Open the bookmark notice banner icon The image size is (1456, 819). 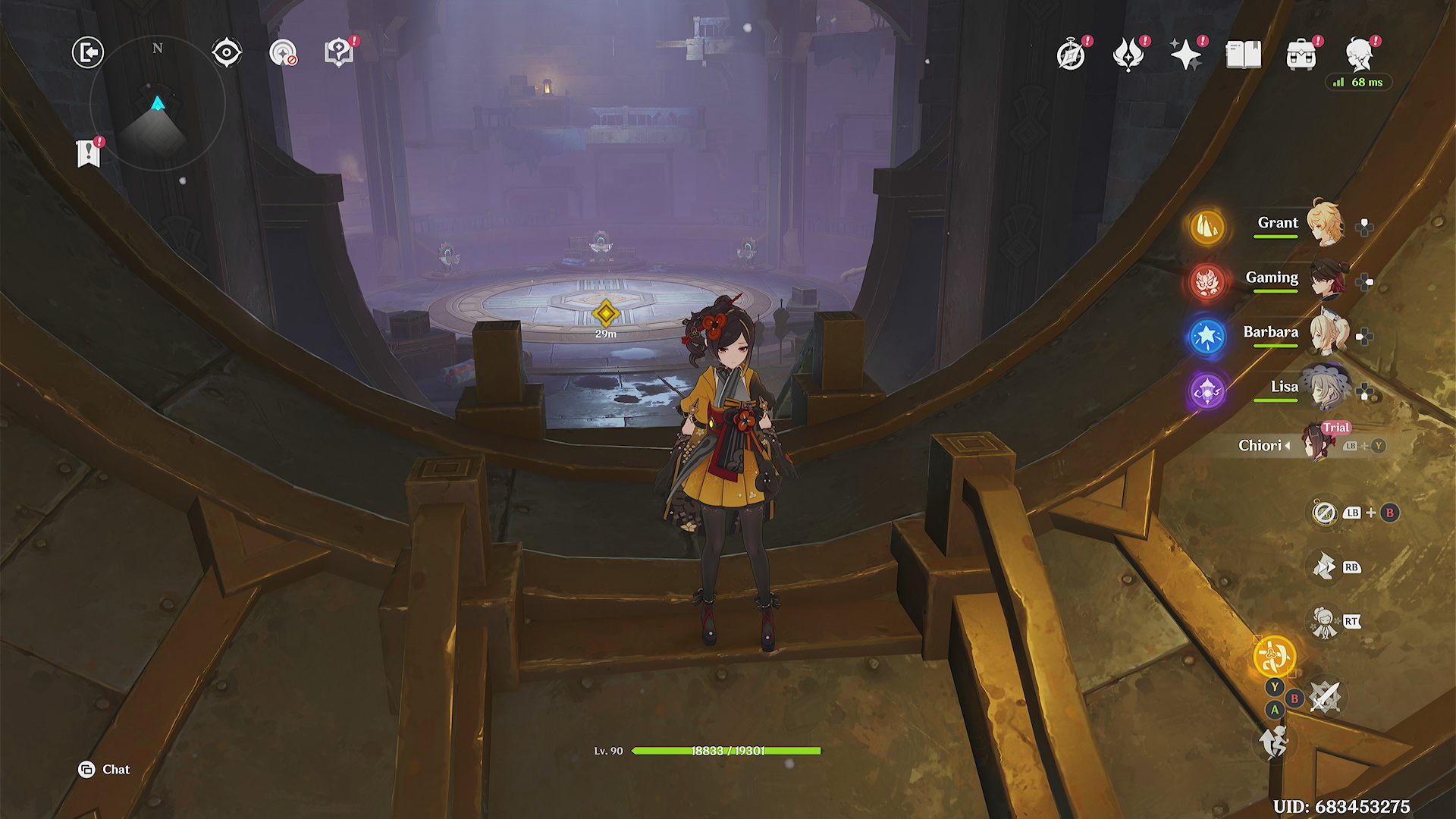coord(89,153)
